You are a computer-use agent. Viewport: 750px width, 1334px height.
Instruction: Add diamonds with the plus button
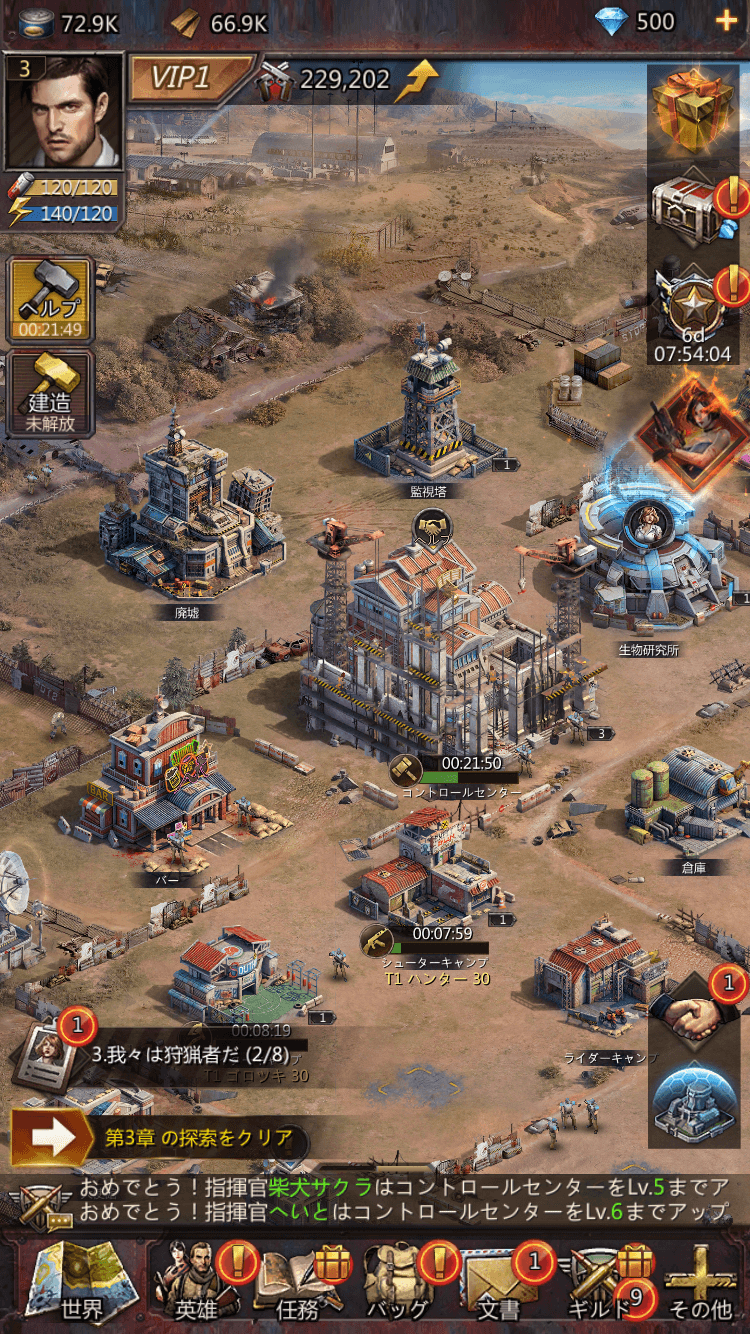tap(722, 21)
